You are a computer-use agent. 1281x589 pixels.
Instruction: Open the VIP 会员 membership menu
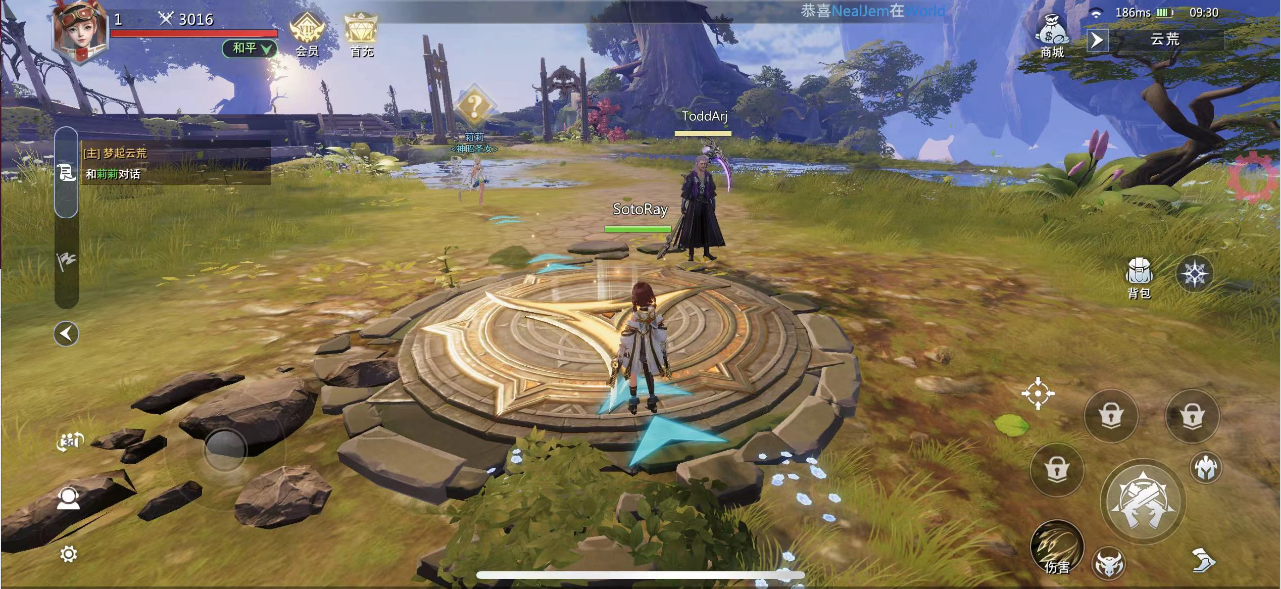click(x=306, y=33)
